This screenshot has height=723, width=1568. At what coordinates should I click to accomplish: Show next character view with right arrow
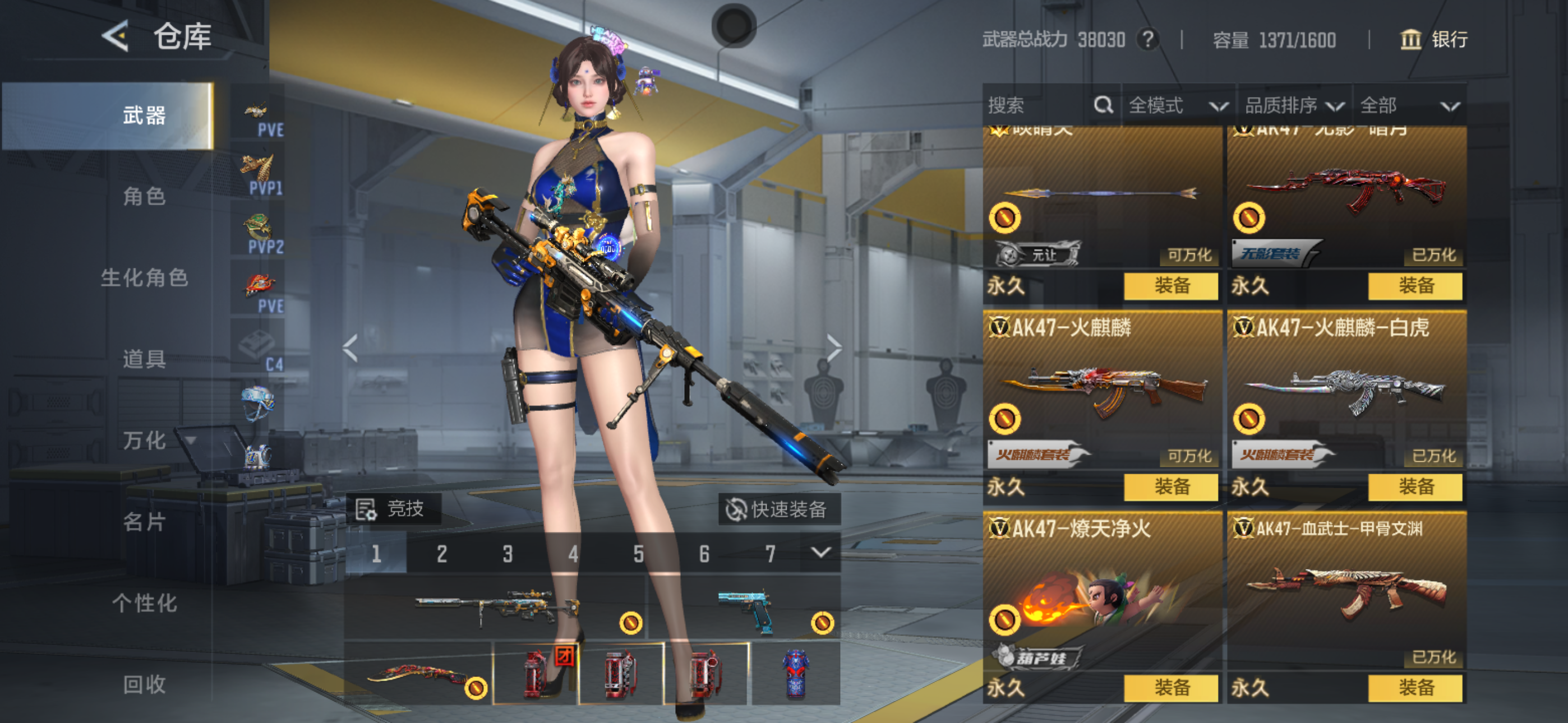834,348
